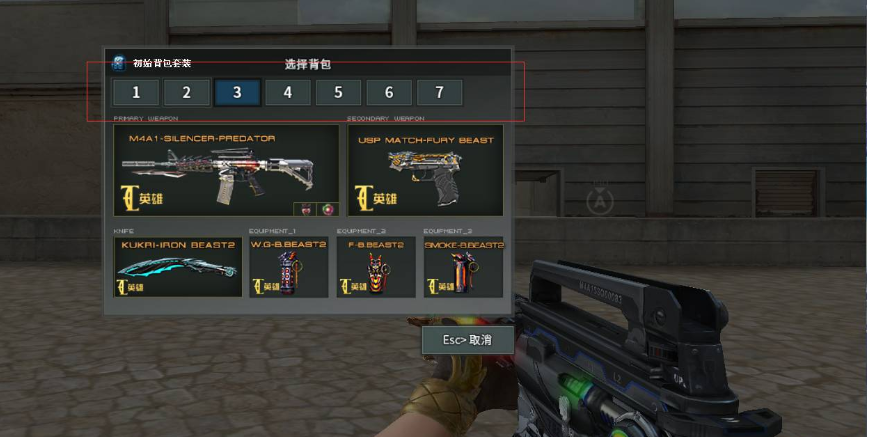Click the F-B.Beast2 equipment slot
This screenshot has height=437, width=869.
(376, 267)
